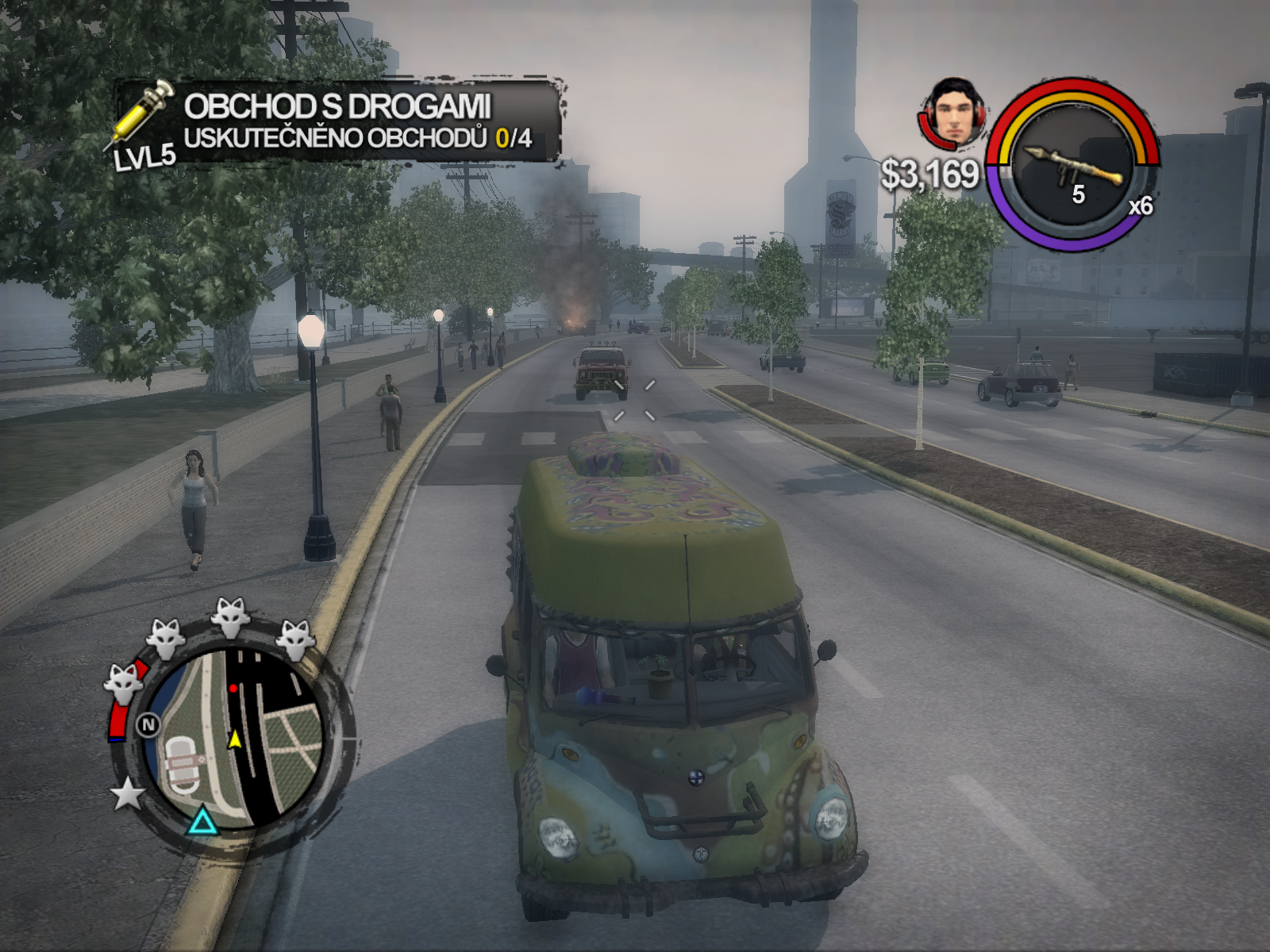Click the RPG launcher weapon icon
The width and height of the screenshot is (1270, 952).
1072,167
